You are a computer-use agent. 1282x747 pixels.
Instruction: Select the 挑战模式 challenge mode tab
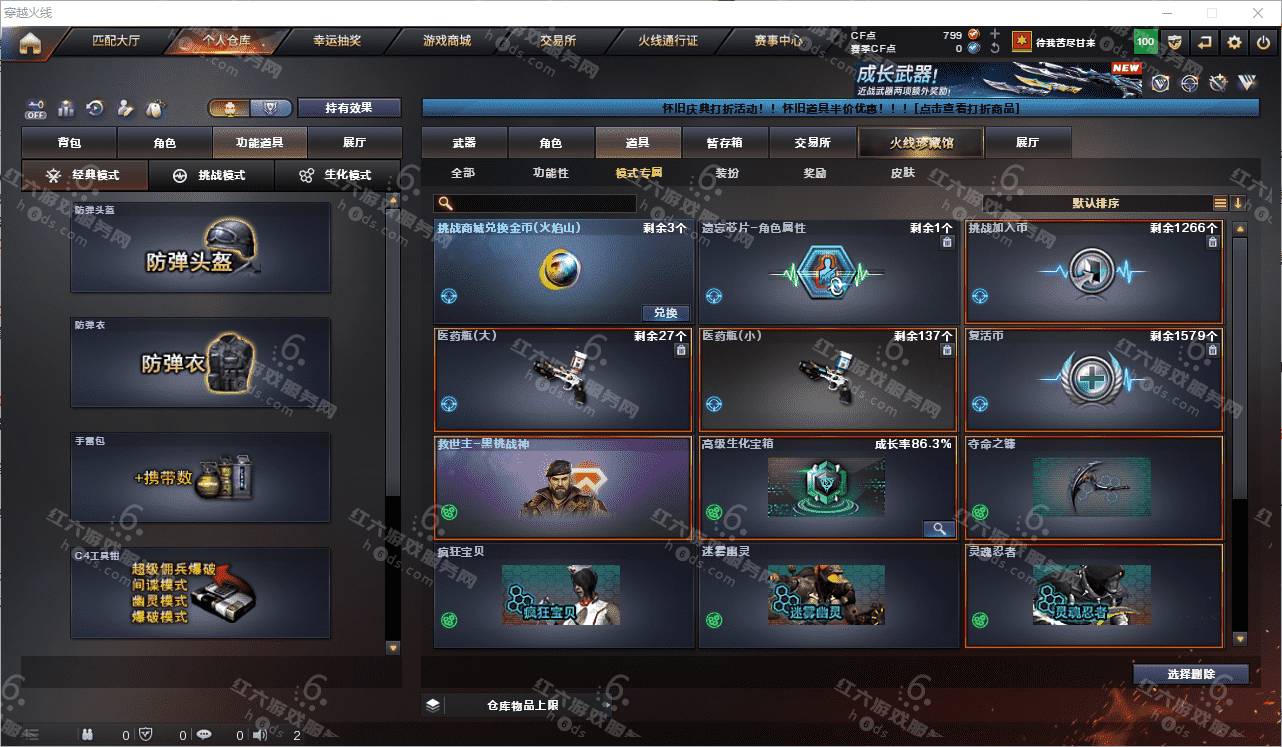(210, 175)
